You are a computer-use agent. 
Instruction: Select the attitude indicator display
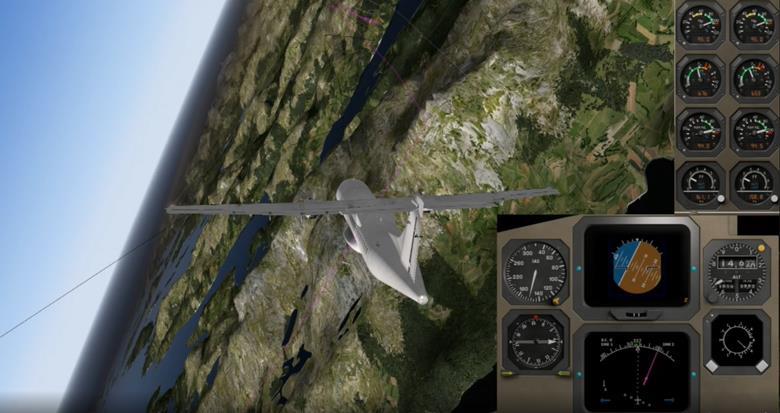pos(635,267)
